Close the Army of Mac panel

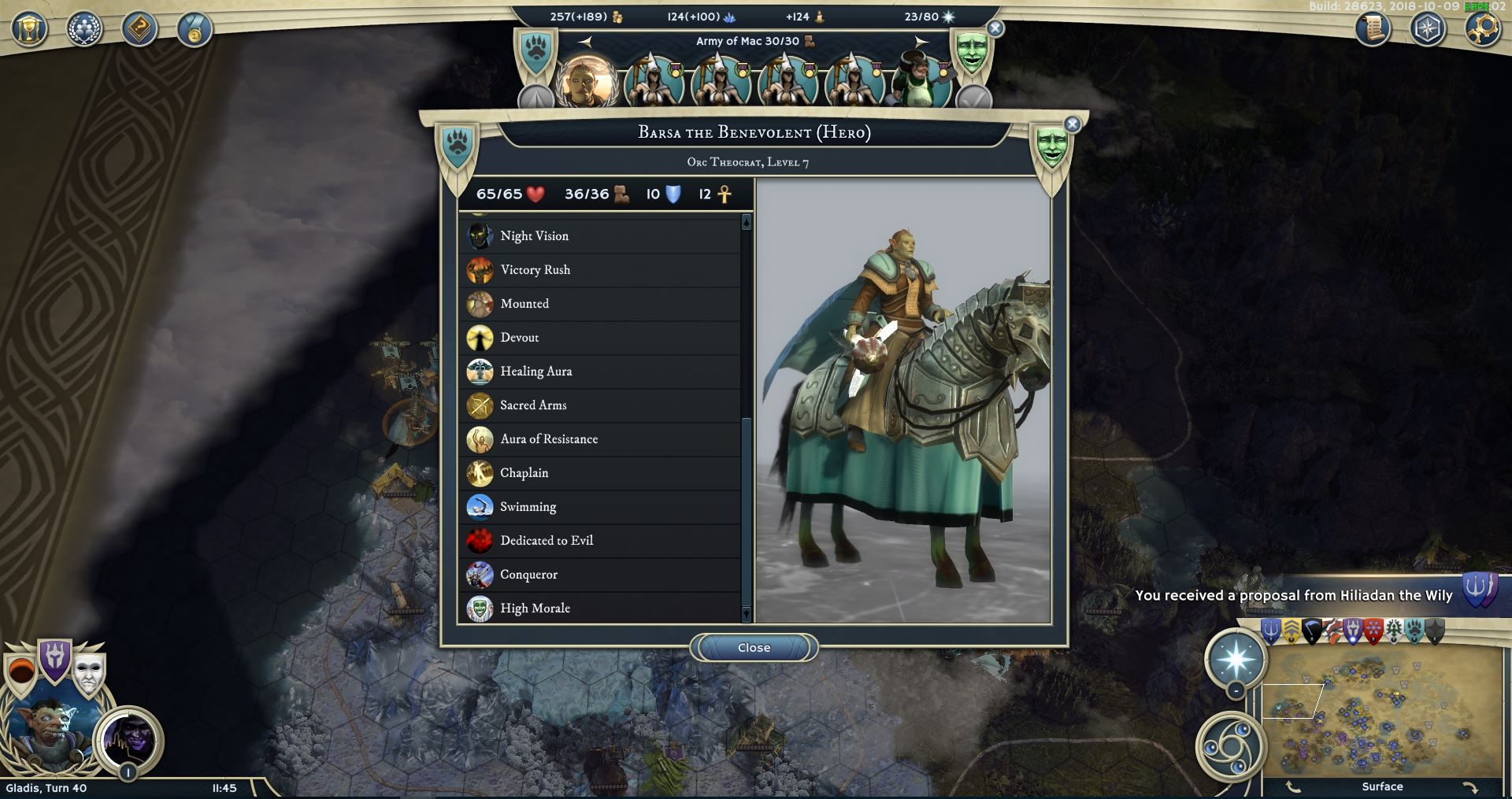point(995,28)
